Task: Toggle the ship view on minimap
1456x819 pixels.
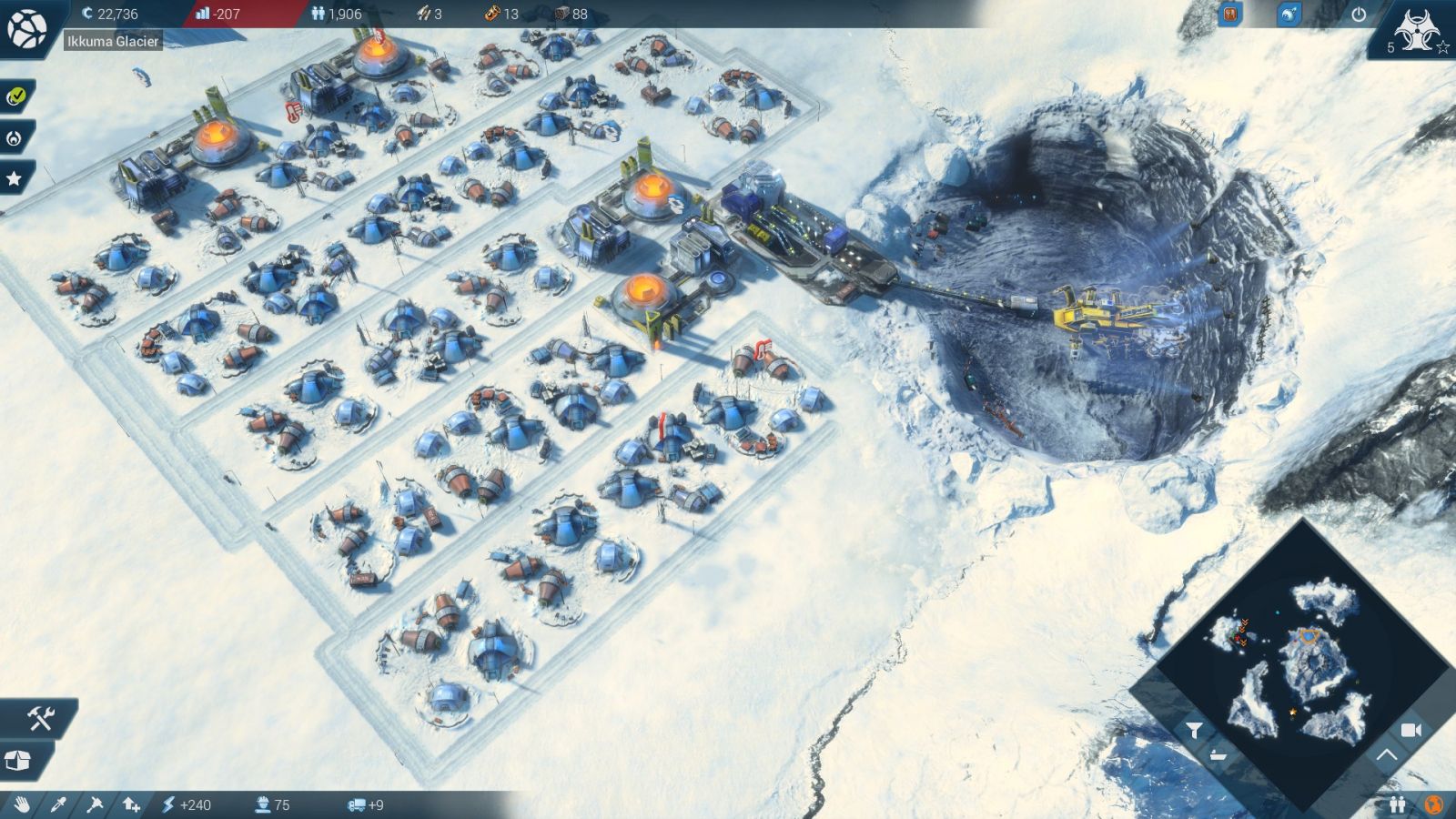Action: point(1218,755)
